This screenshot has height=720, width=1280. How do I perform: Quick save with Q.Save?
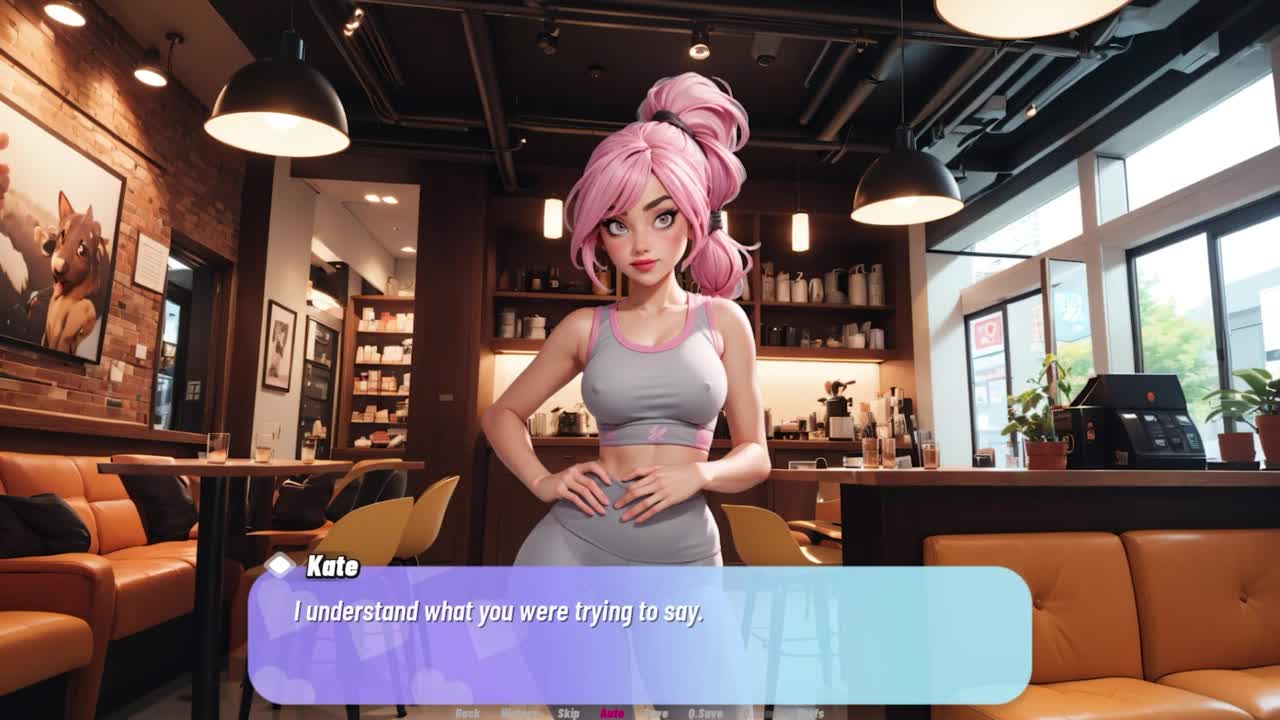(x=706, y=713)
